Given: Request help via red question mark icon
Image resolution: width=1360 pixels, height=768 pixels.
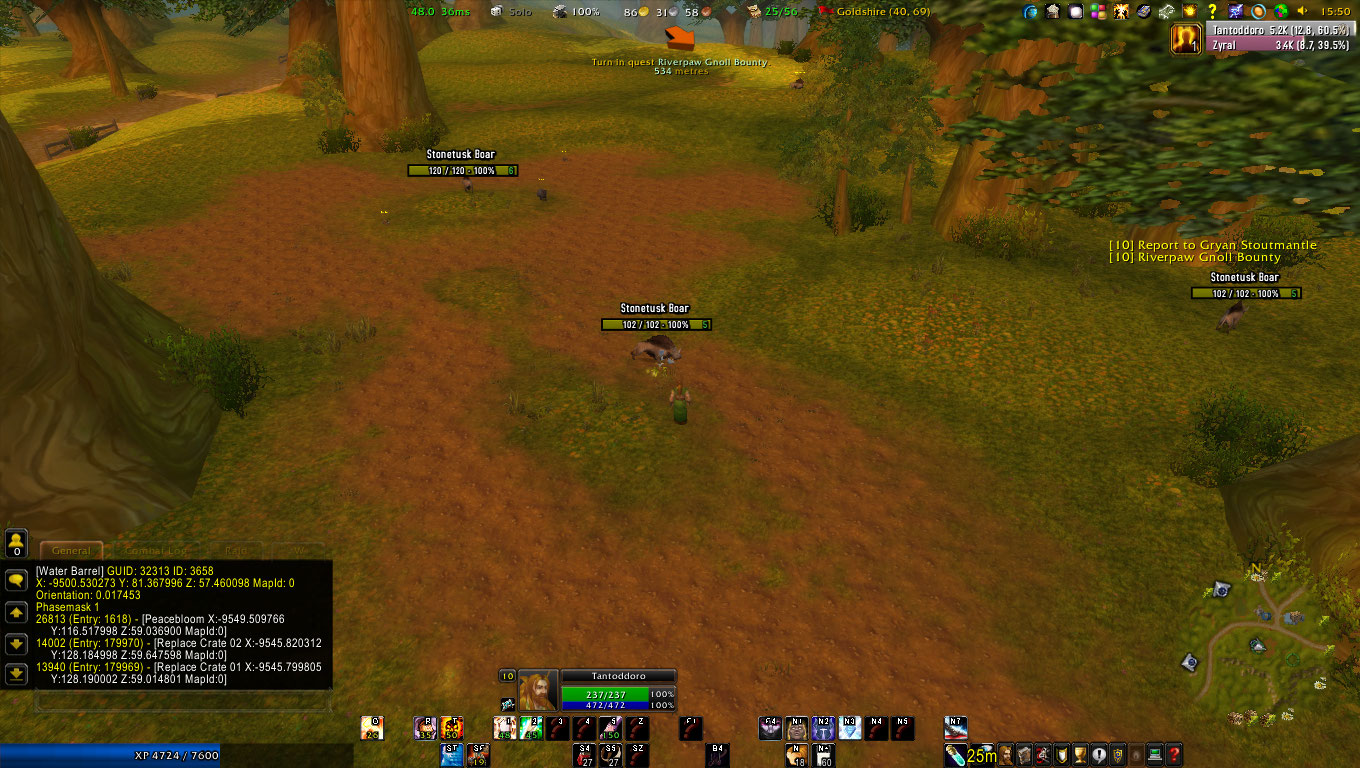Looking at the screenshot, I should [x=1174, y=755].
